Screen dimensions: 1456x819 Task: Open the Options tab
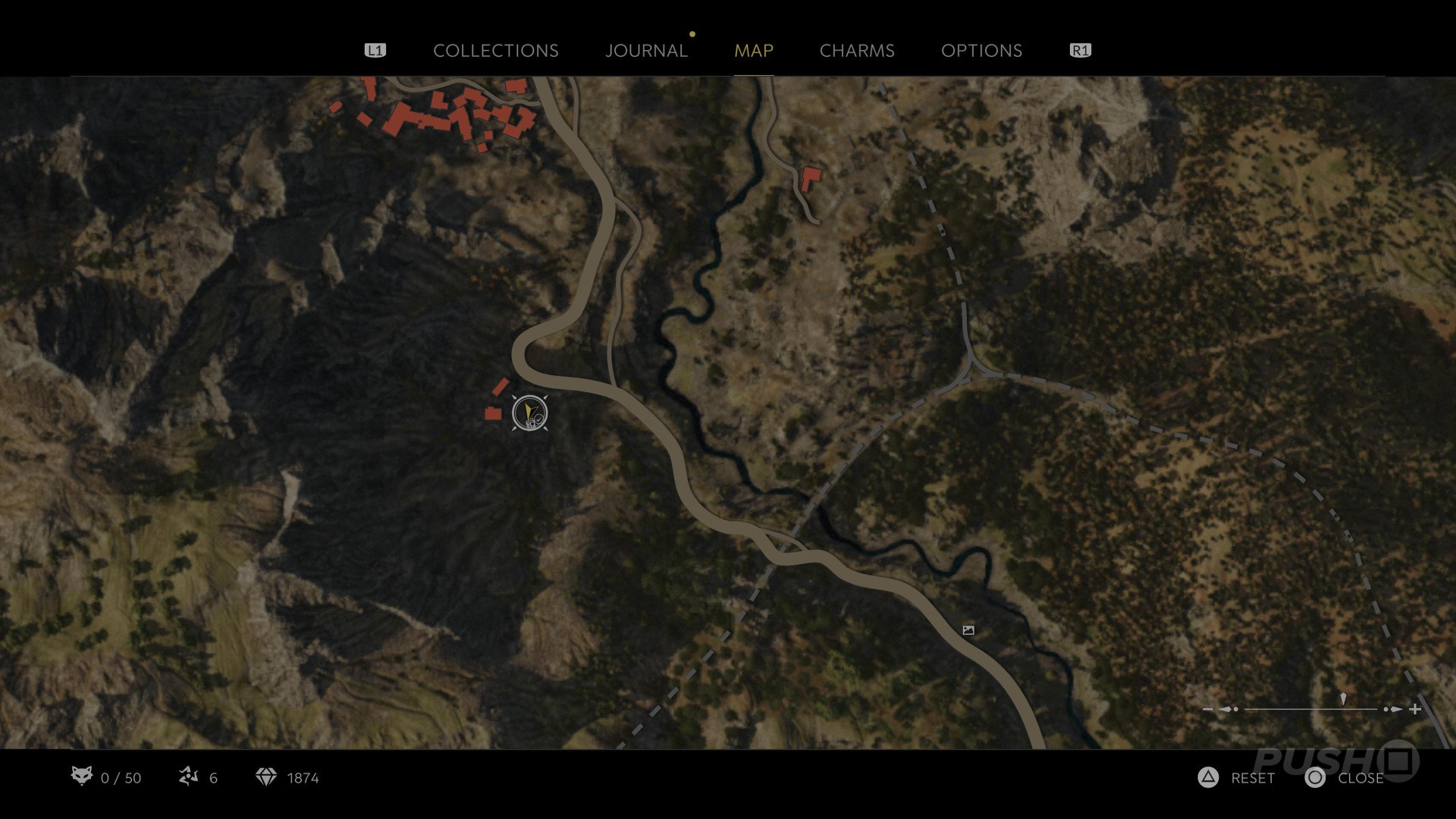click(x=981, y=51)
